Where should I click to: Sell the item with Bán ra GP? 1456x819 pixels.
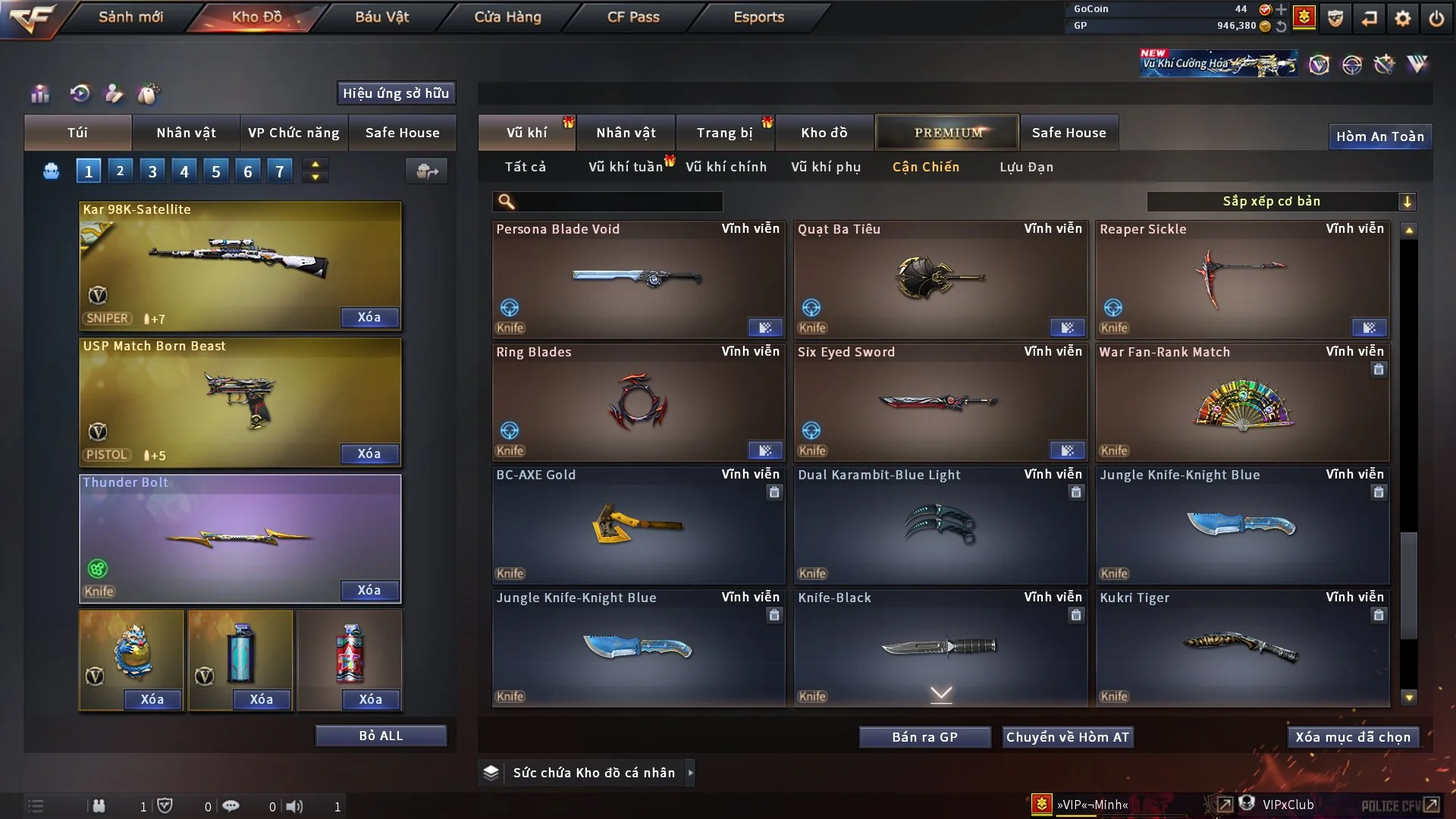[924, 737]
